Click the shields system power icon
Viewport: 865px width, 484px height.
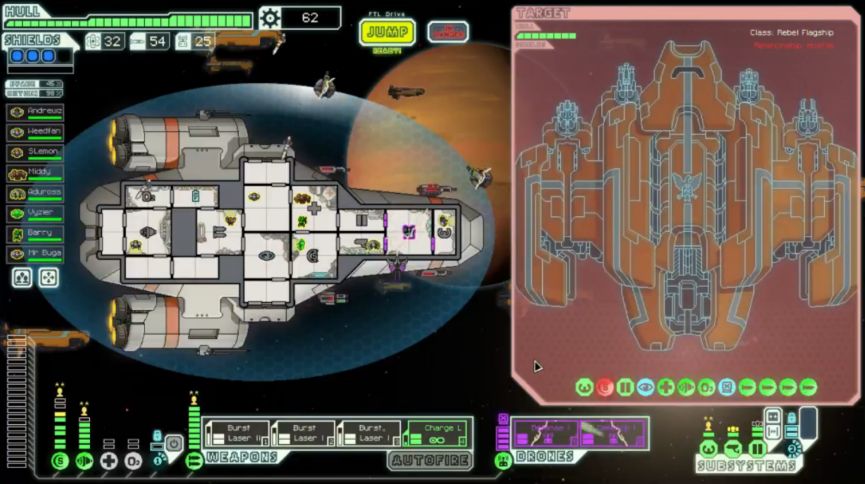(60, 461)
